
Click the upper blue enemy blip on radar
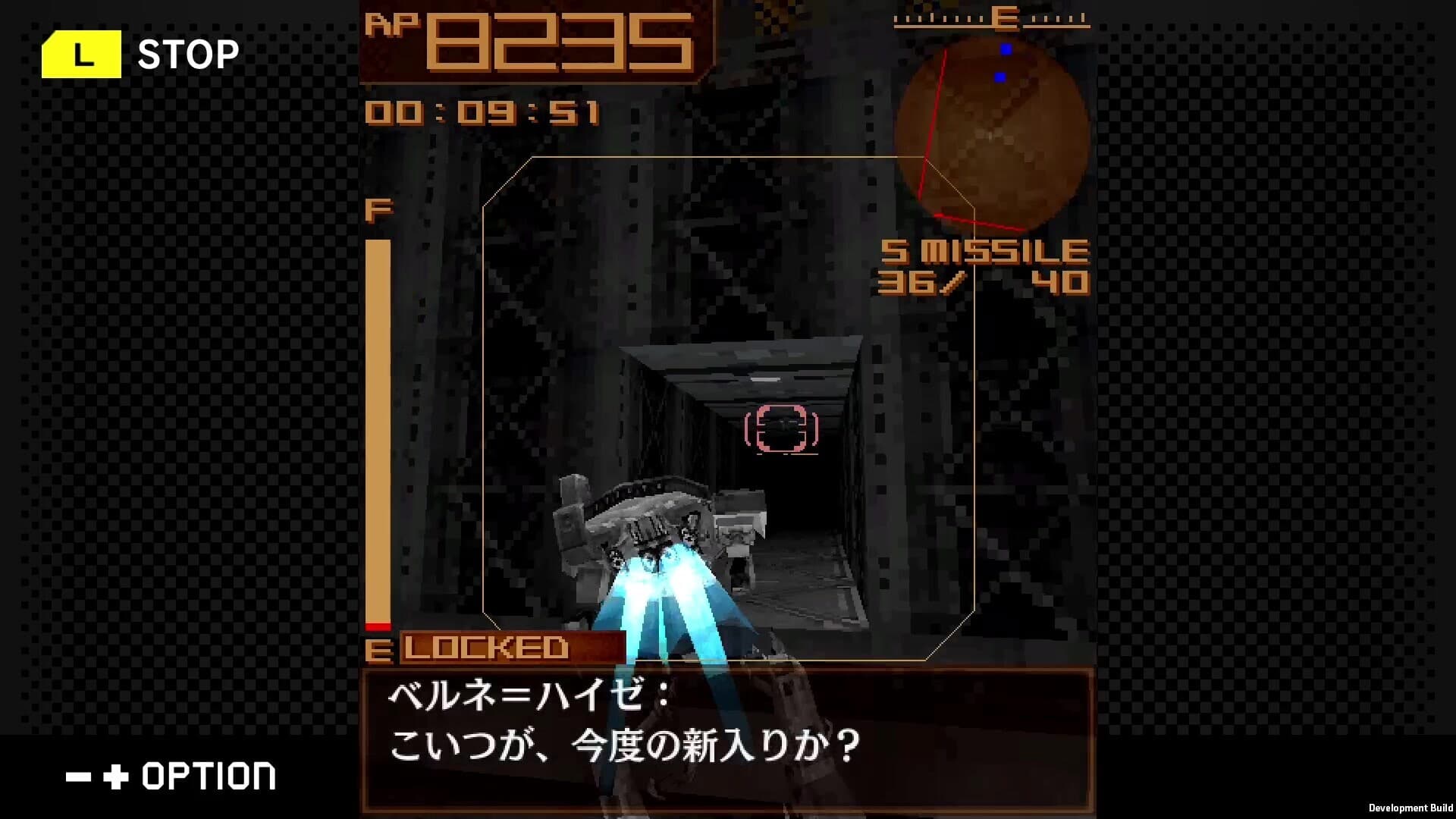[1006, 47]
